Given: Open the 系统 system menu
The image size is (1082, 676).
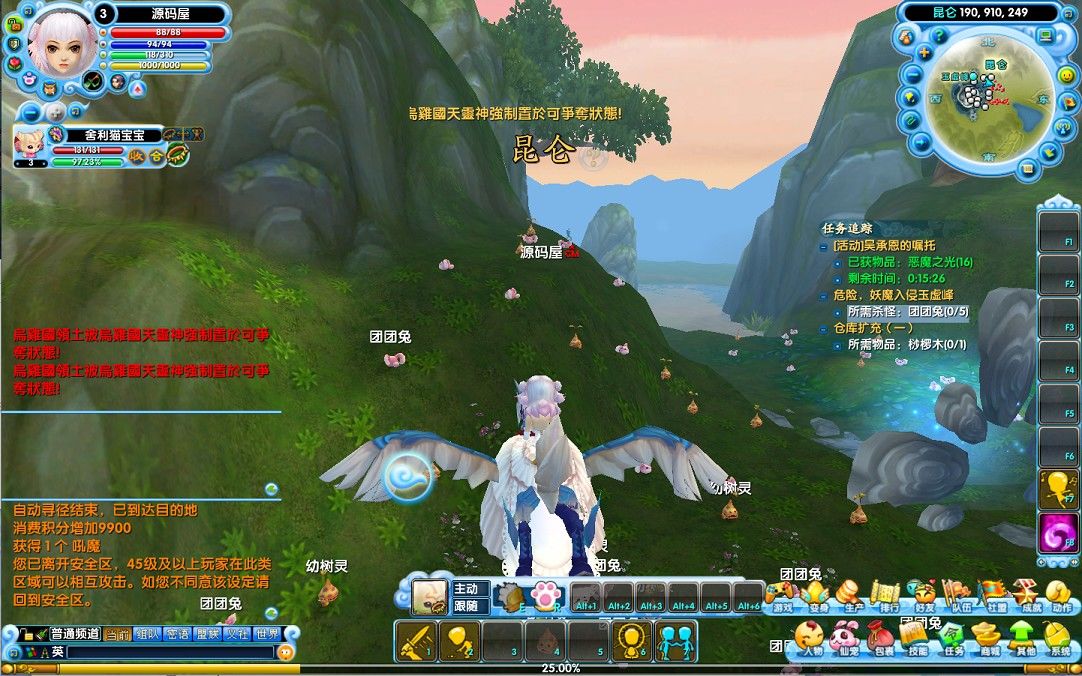Looking at the screenshot, I should [1058, 637].
